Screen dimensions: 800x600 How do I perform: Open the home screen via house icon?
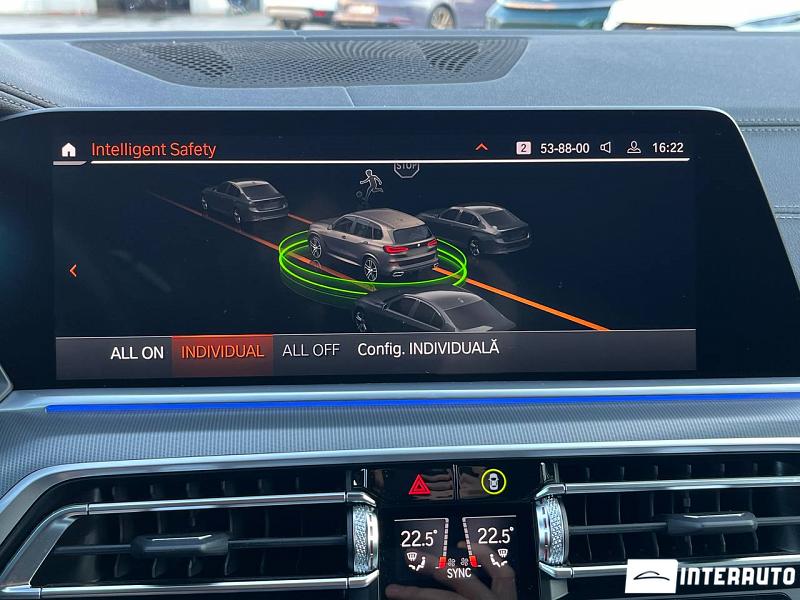coord(68,150)
